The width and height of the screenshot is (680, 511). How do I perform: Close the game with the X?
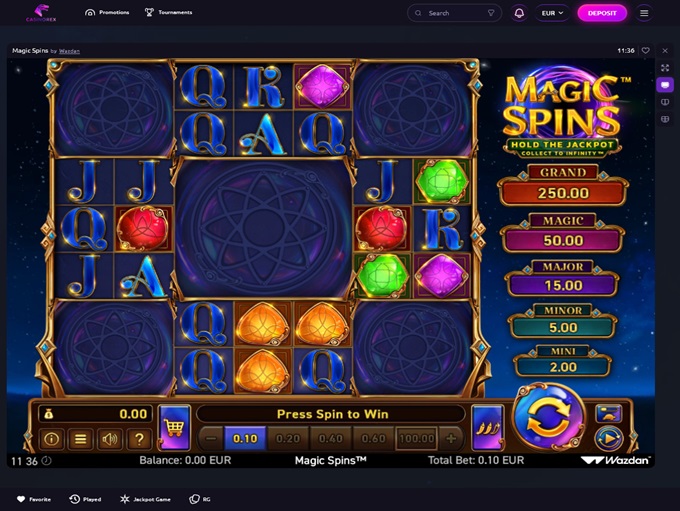tap(666, 50)
